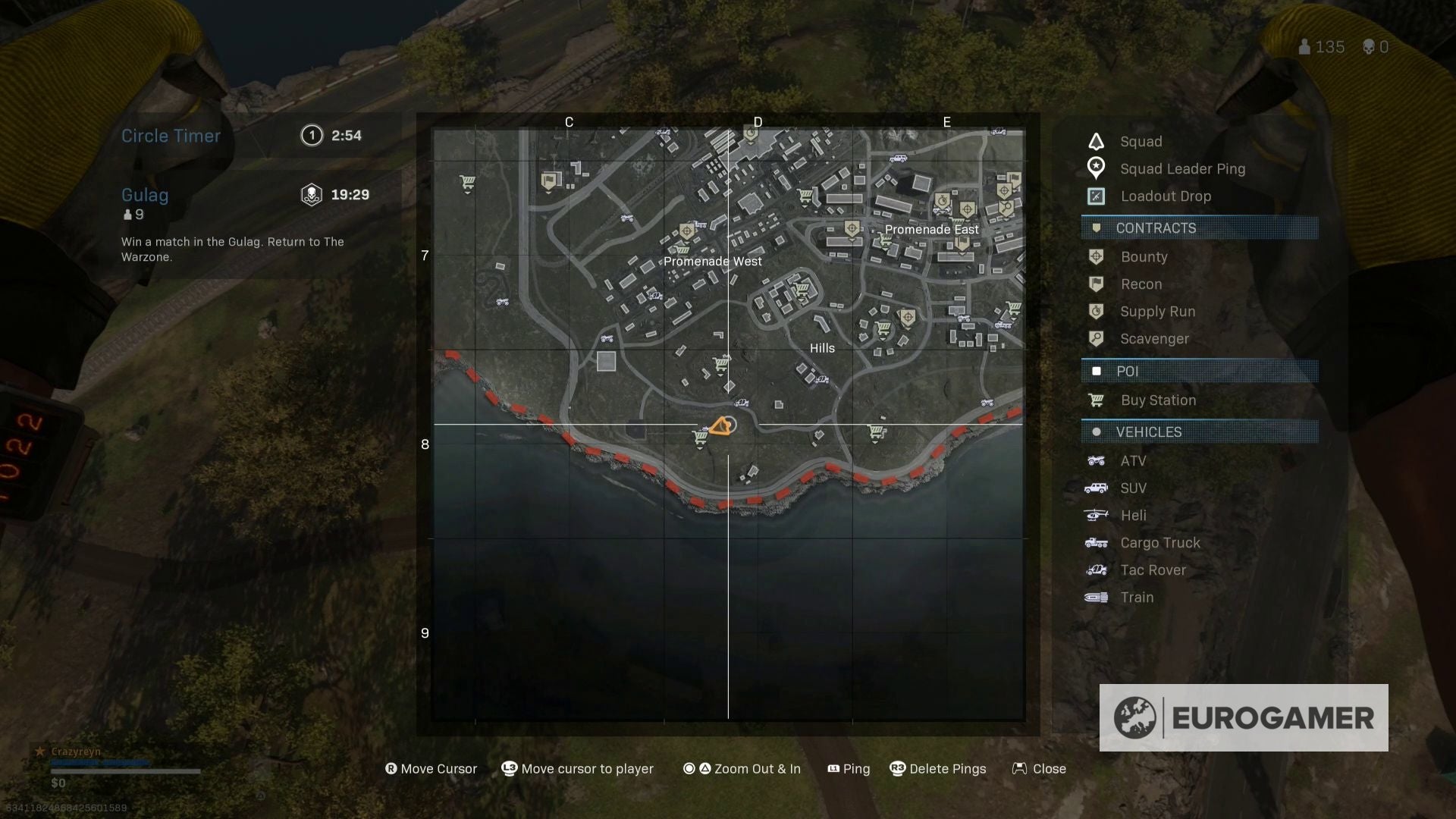Select the Bounty contract icon
The image size is (1456, 819).
tap(1097, 256)
